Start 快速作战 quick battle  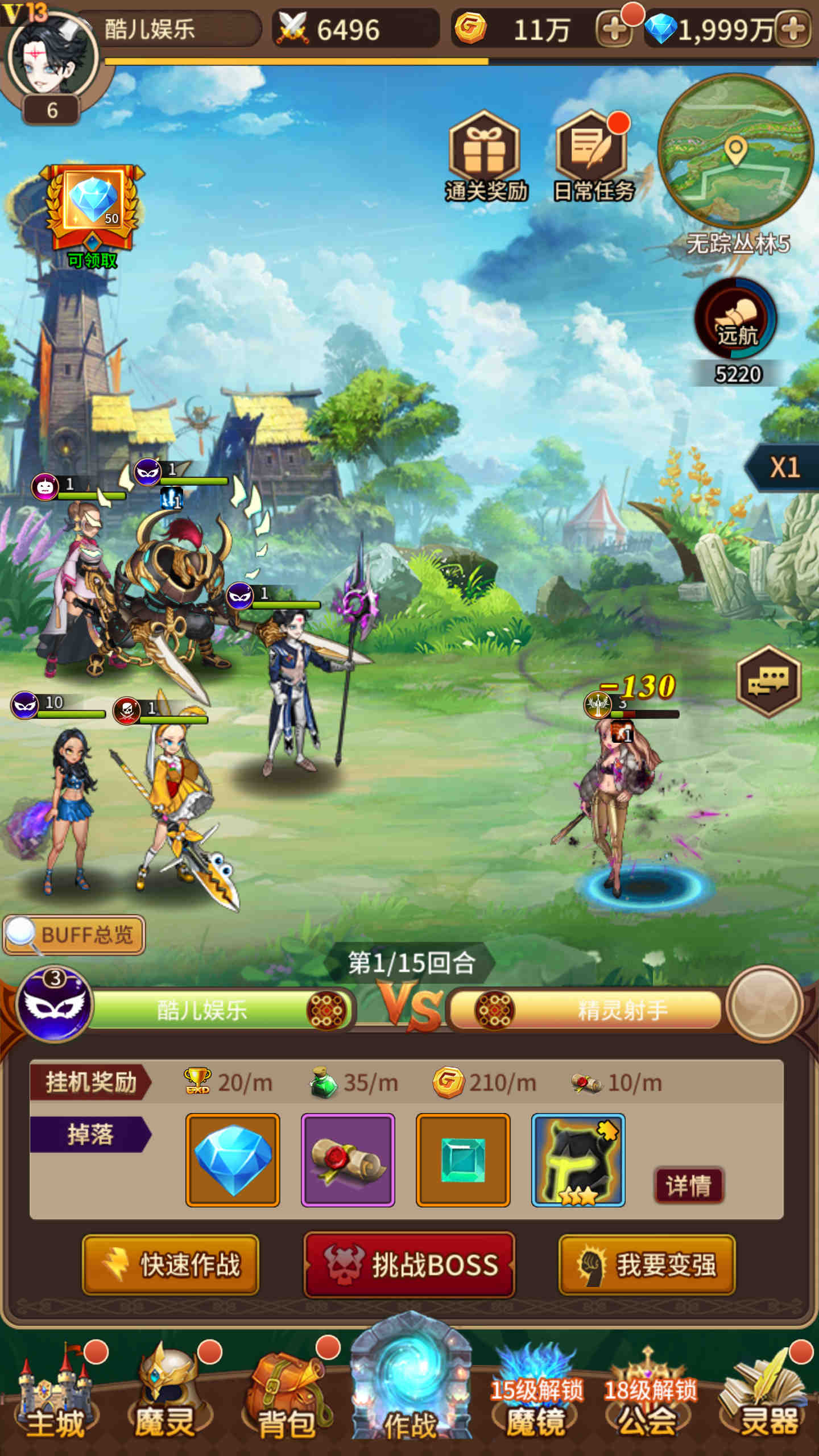tap(171, 1265)
